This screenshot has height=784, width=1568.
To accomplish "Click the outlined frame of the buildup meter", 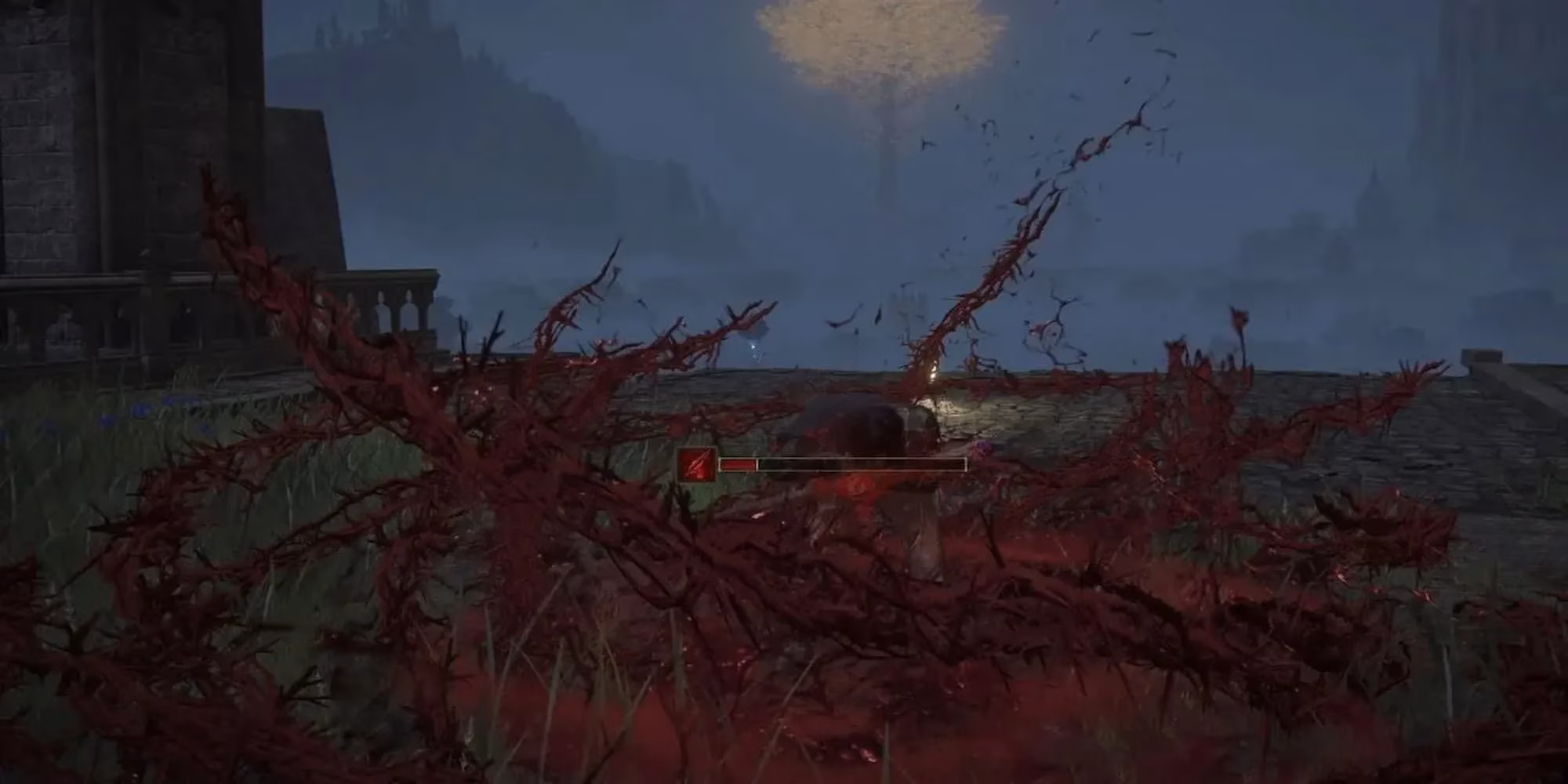I will point(964,464).
